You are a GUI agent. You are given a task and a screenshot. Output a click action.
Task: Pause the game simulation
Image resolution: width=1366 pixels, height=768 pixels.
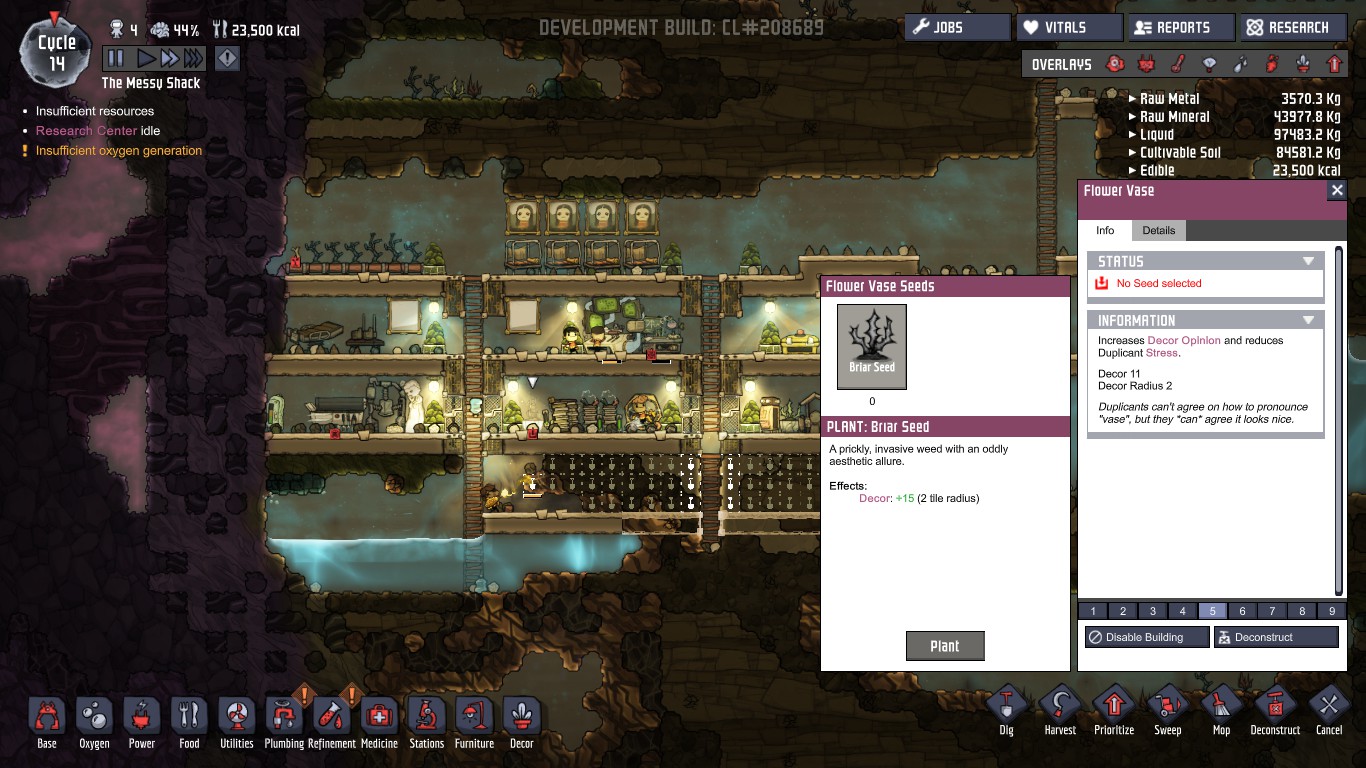pyautogui.click(x=116, y=59)
